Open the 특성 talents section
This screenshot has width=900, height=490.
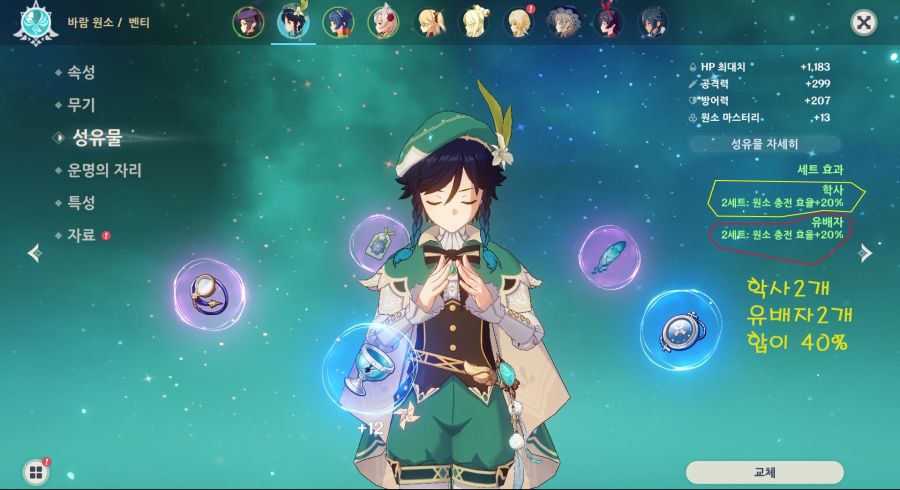click(80, 202)
